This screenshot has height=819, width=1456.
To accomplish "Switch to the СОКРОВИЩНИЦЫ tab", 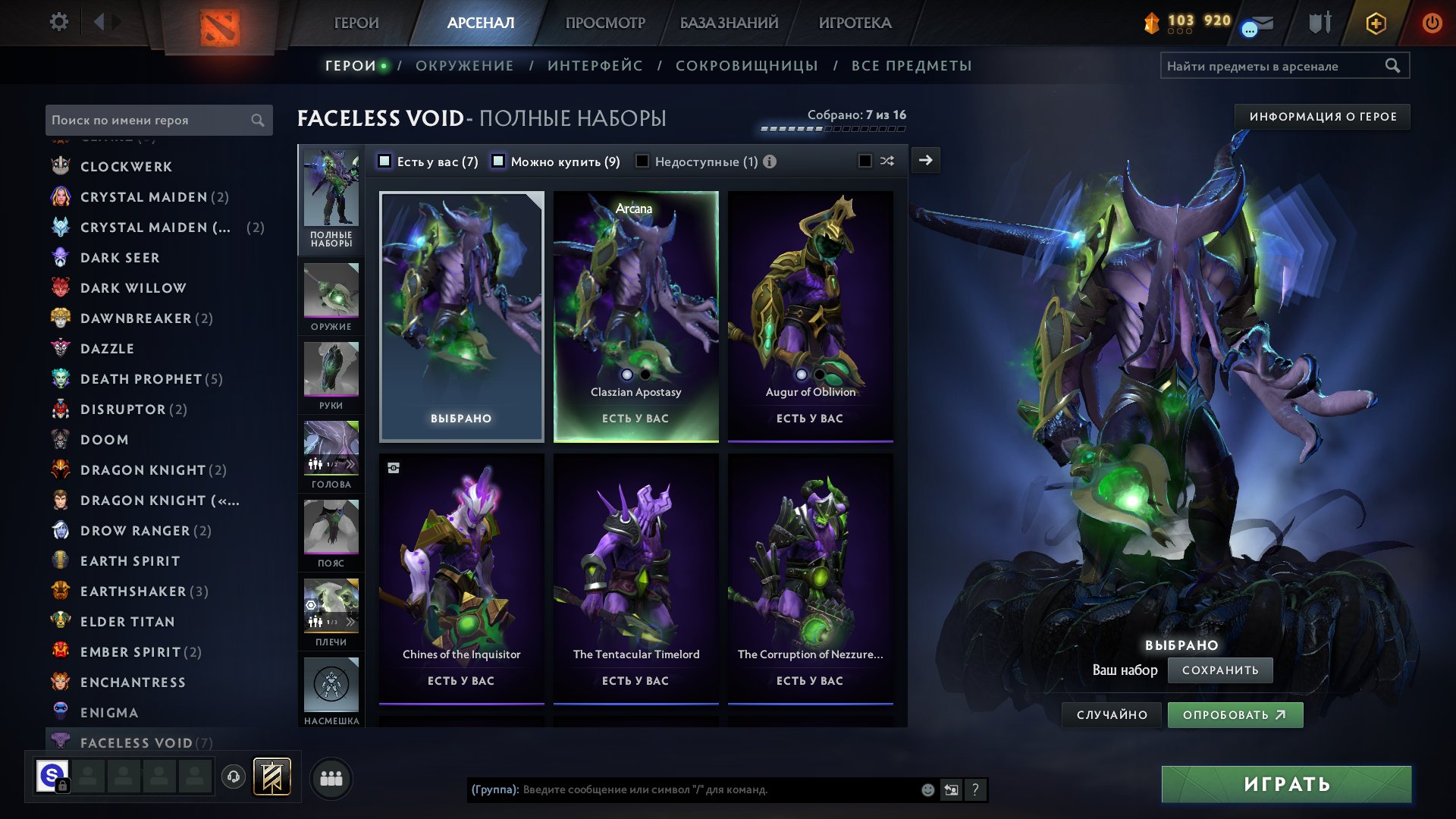I will (x=746, y=66).
